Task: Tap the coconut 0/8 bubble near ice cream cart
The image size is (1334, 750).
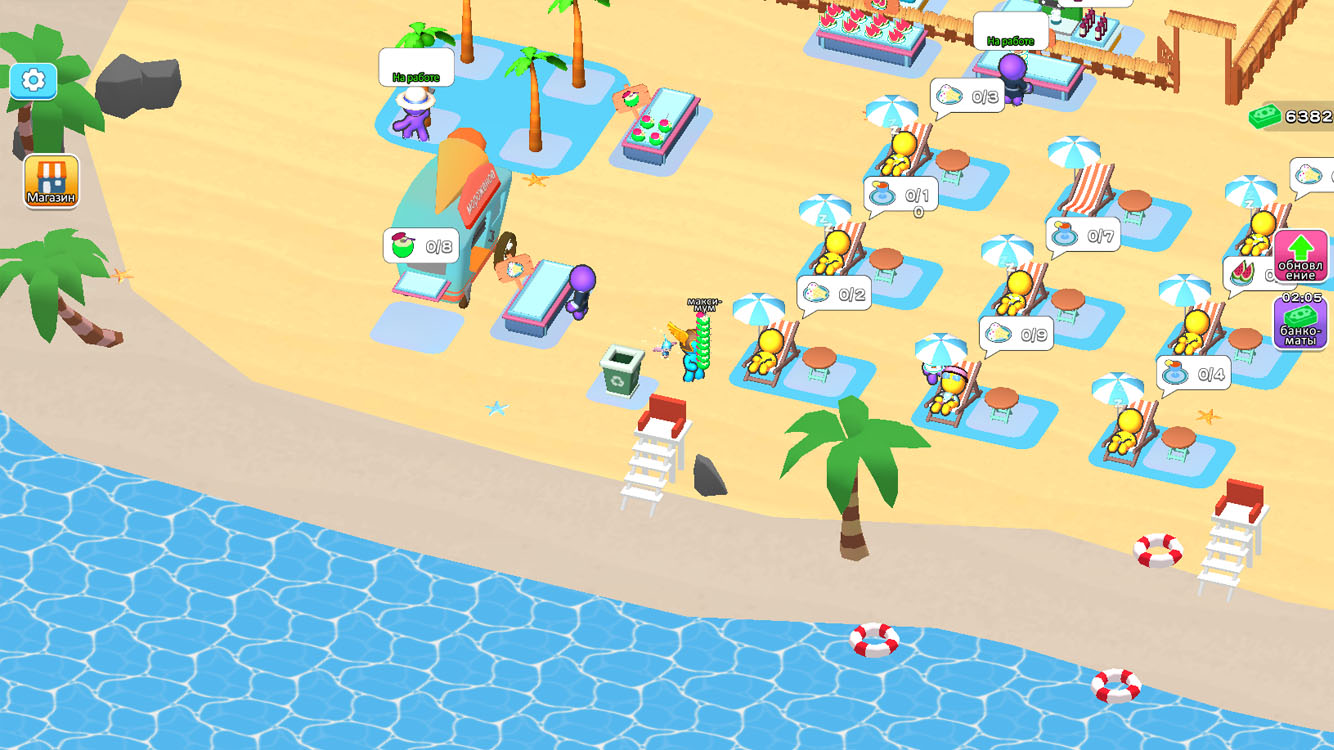Action: pos(419,246)
